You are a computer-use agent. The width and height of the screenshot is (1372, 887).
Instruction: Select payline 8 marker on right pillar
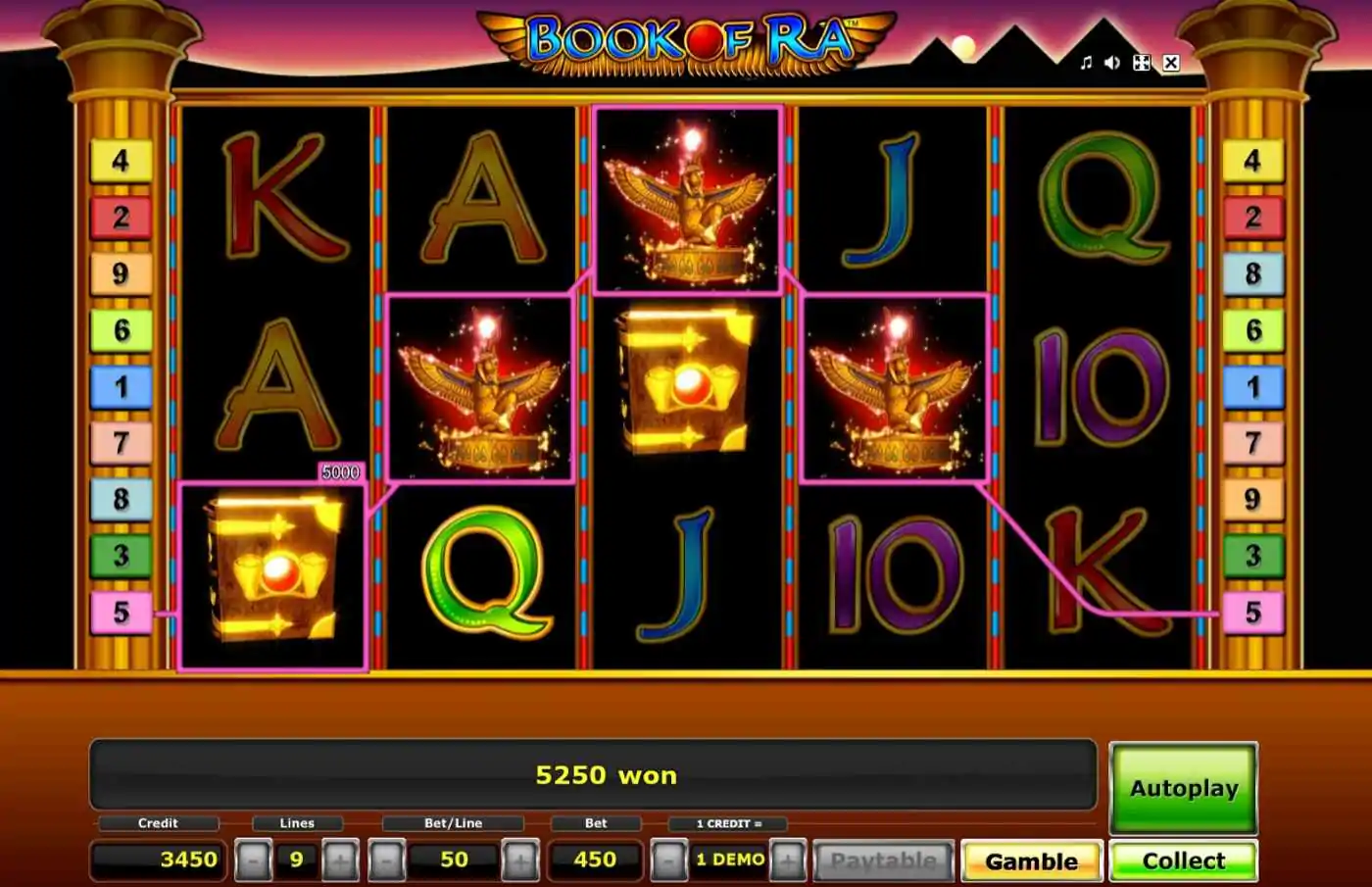point(1252,273)
